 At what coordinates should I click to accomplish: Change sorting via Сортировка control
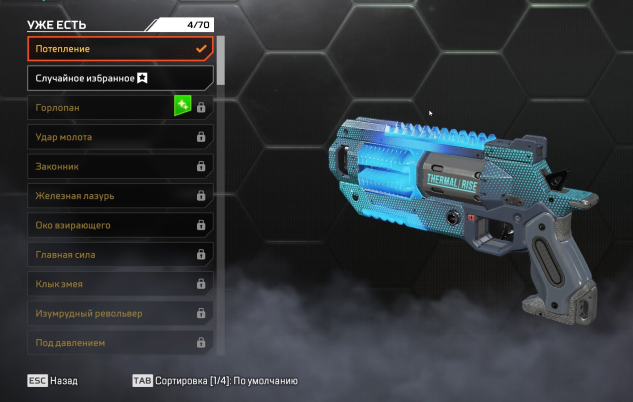(214, 381)
